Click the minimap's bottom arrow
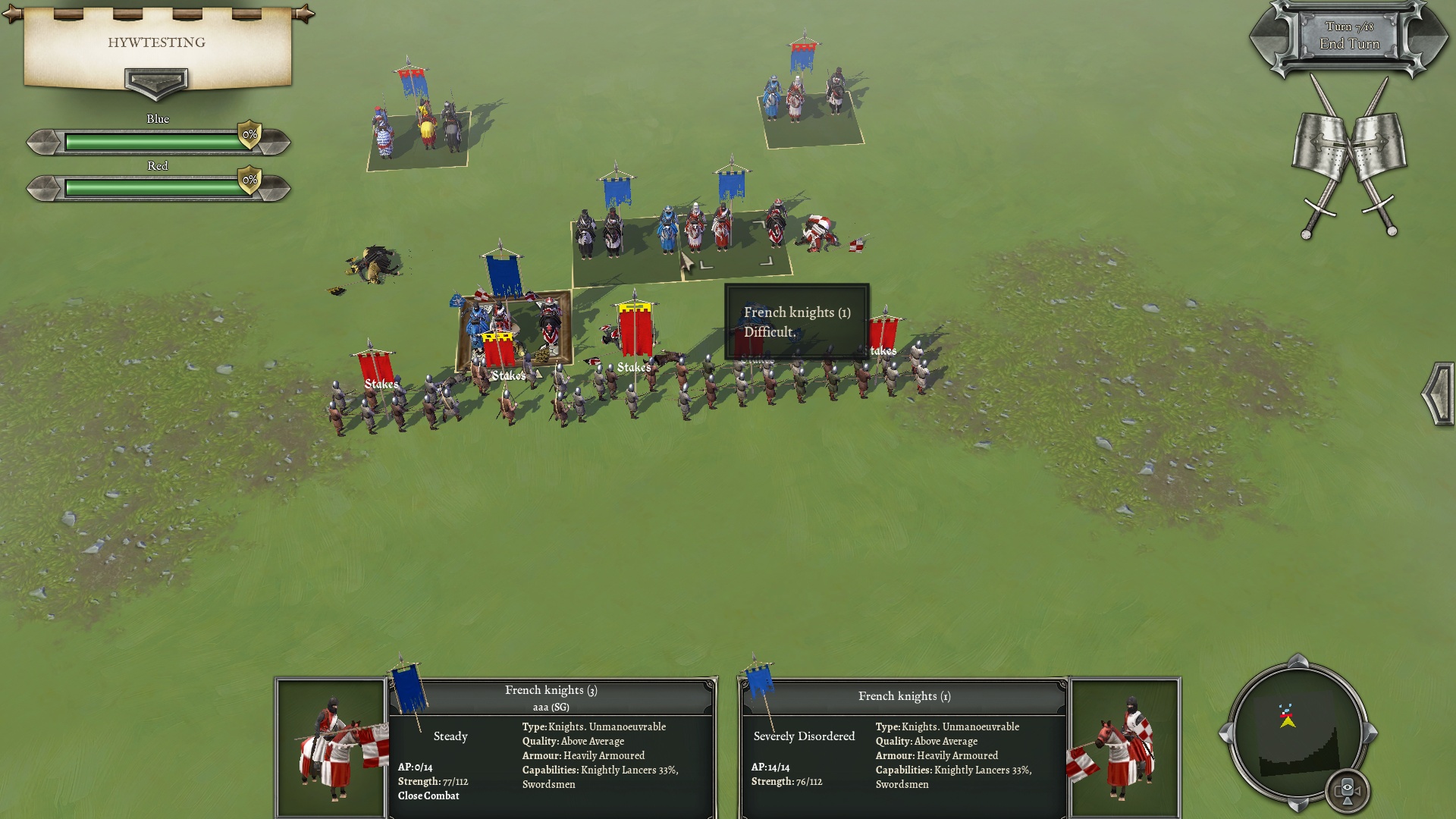Screen dimensions: 1456x819 pos(1298,805)
